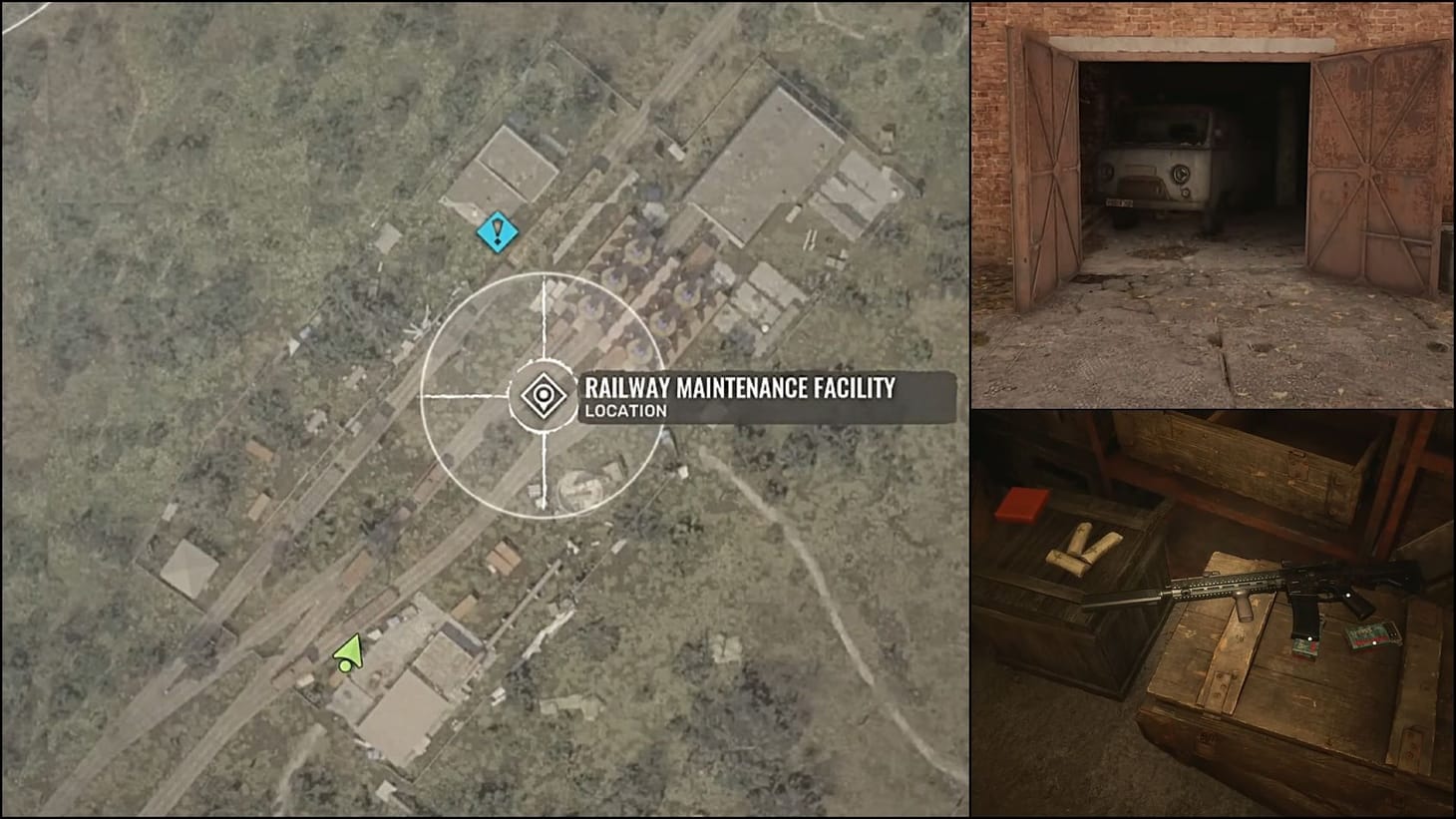
Task: Switch to the weapon crate viewport panel
Action: (x=1212, y=614)
